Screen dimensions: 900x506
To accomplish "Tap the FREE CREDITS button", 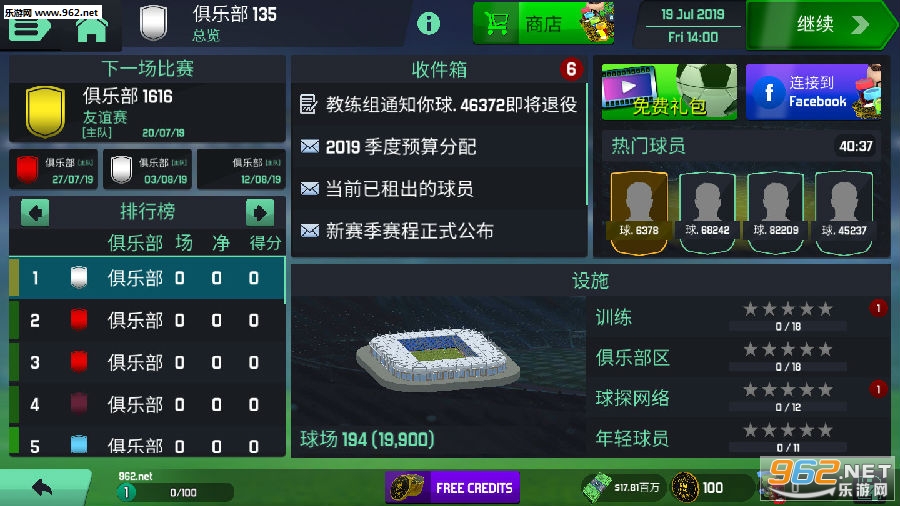I will pos(453,488).
